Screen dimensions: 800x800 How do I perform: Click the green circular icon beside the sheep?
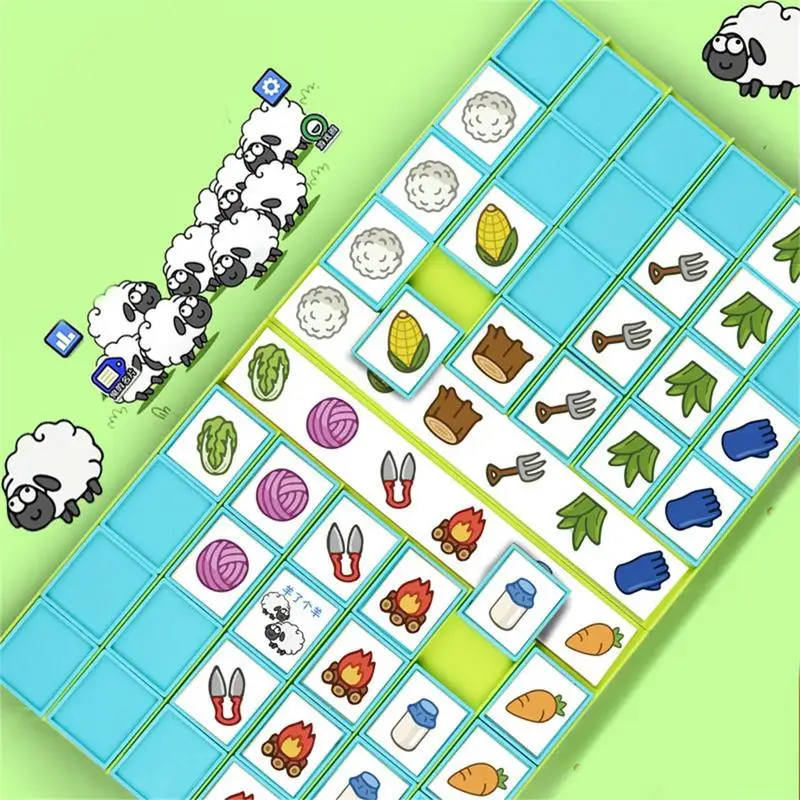316,128
